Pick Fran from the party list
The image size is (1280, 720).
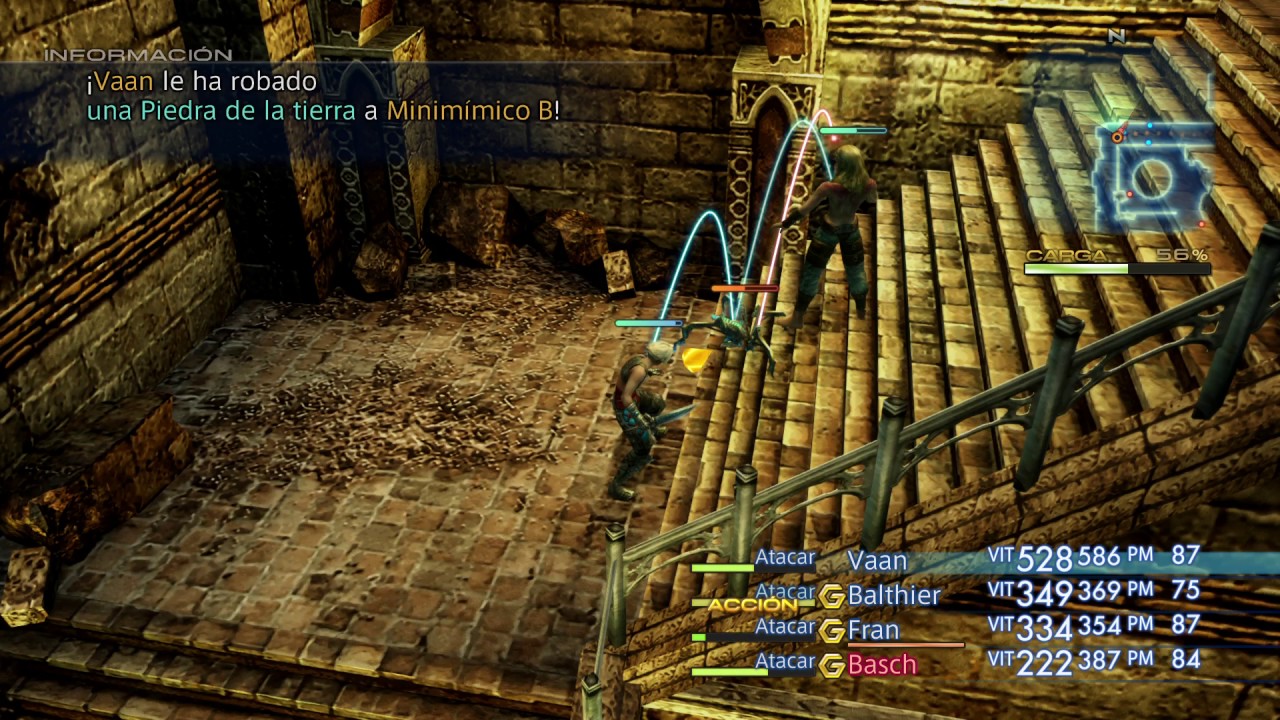coord(873,631)
